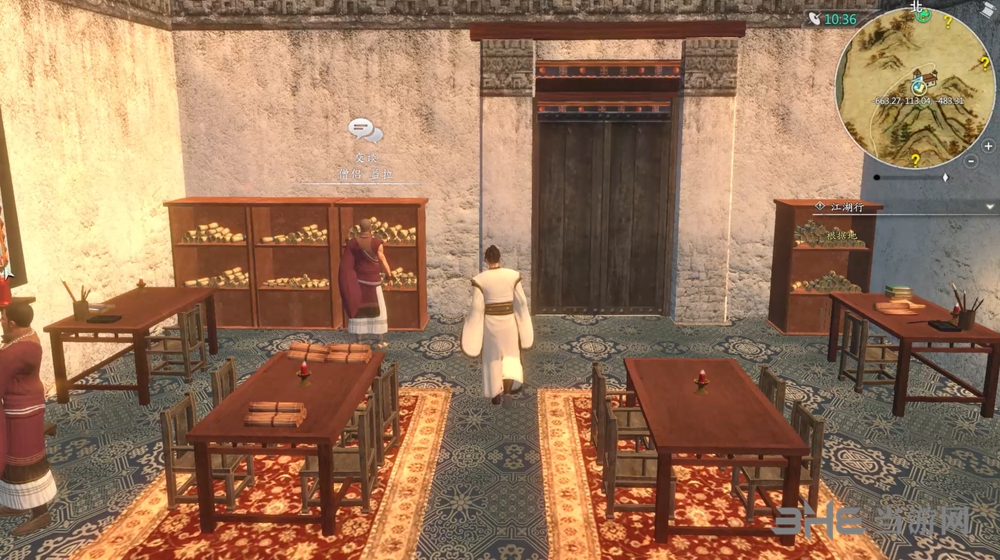The image size is (1000, 560).
Task: Adjust the minimap zoom slider handle
Action: point(945,178)
